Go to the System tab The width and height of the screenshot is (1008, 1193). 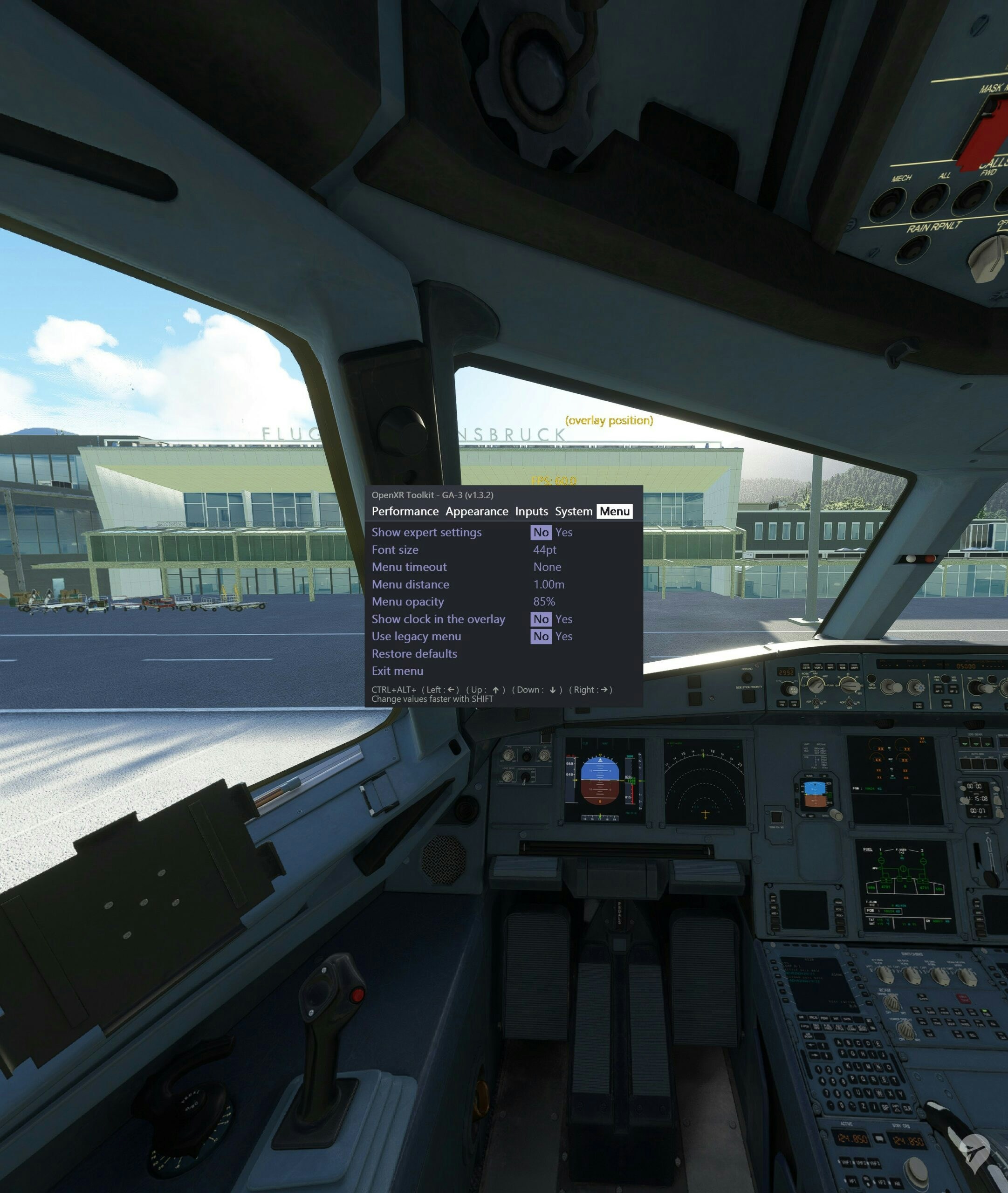[x=573, y=511]
